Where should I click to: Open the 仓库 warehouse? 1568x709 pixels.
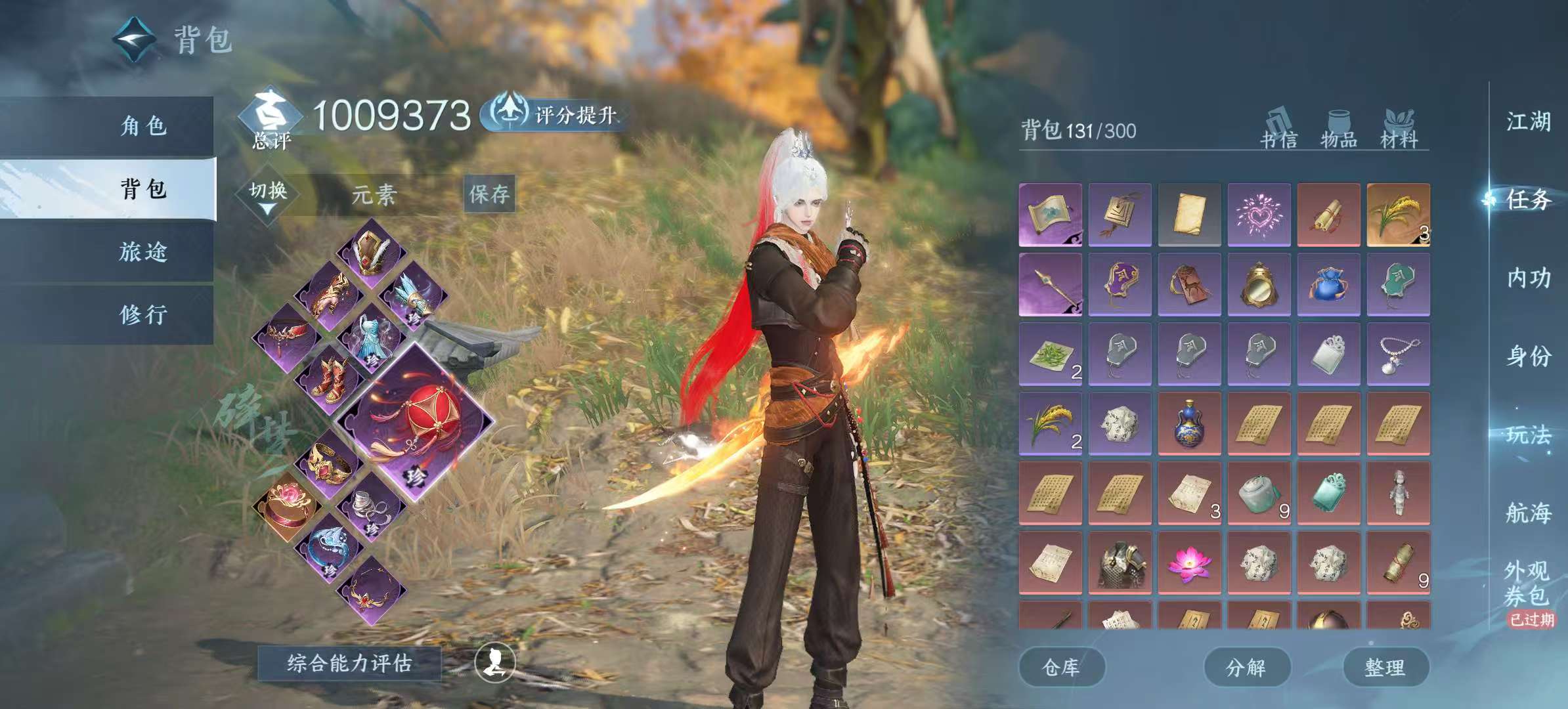1061,668
